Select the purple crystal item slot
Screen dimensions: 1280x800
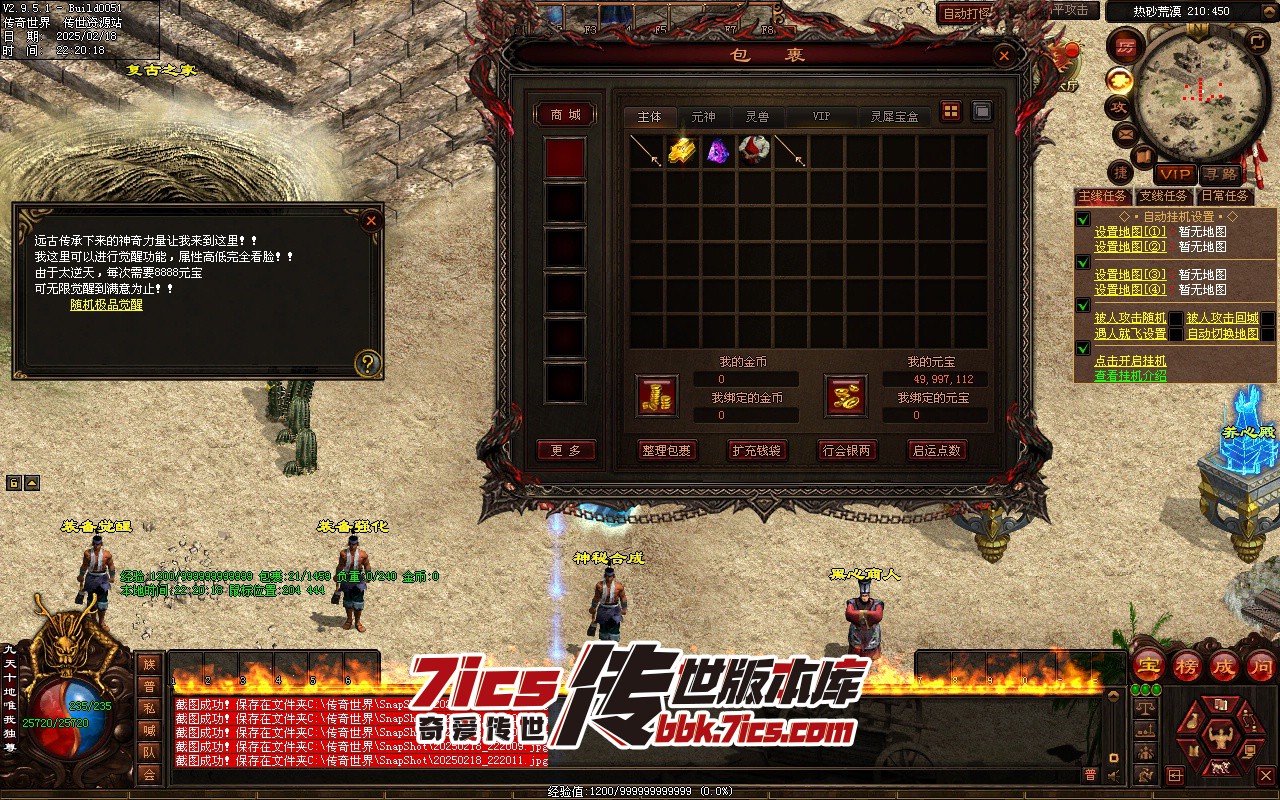(718, 151)
